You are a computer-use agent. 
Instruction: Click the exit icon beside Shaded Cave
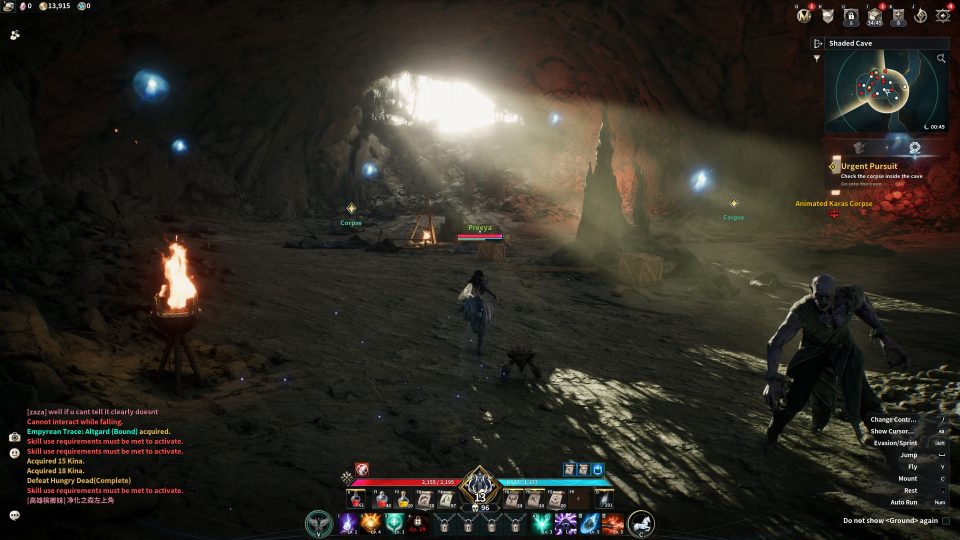(818, 44)
